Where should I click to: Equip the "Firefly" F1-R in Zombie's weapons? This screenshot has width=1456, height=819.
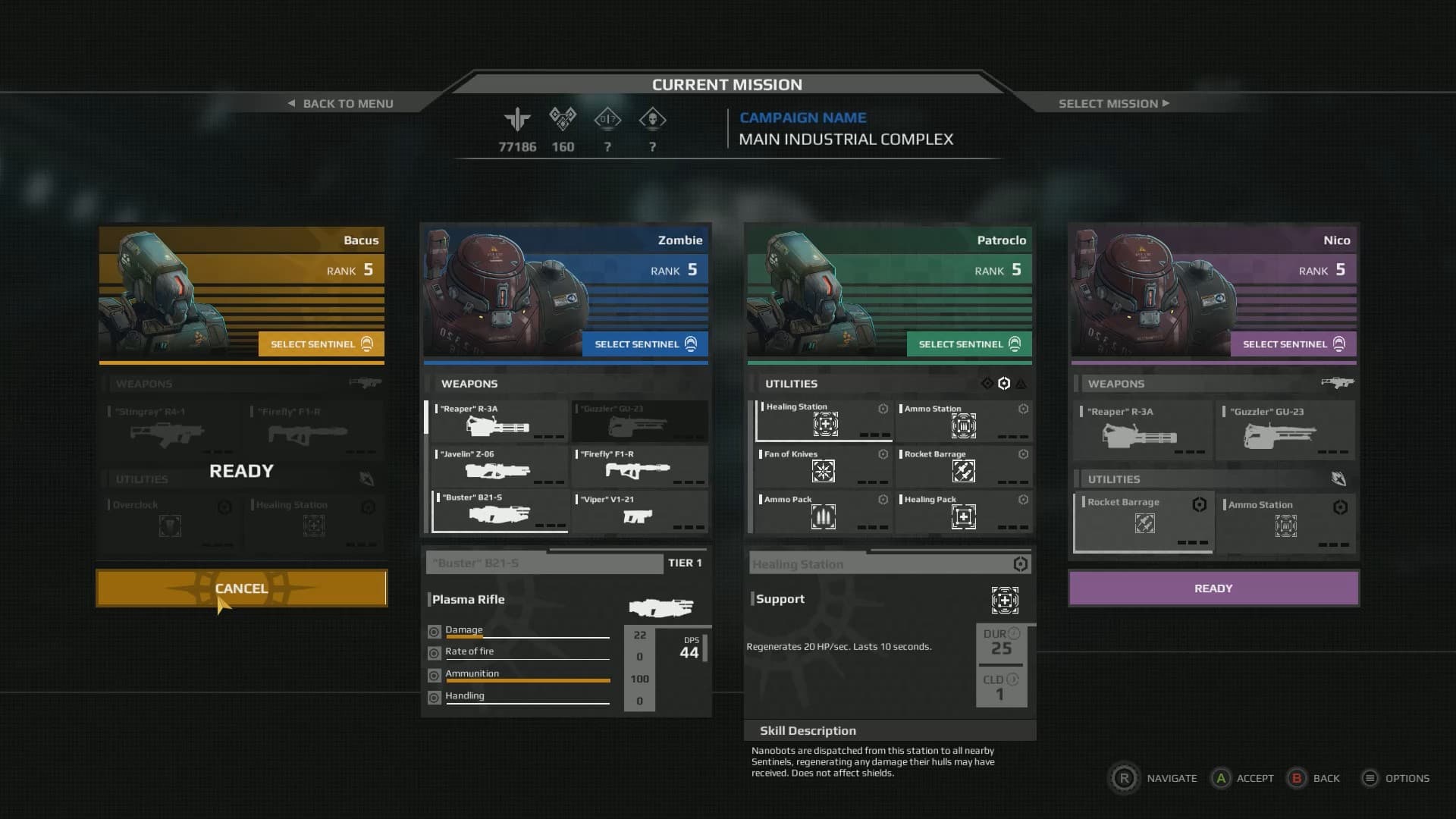639,466
